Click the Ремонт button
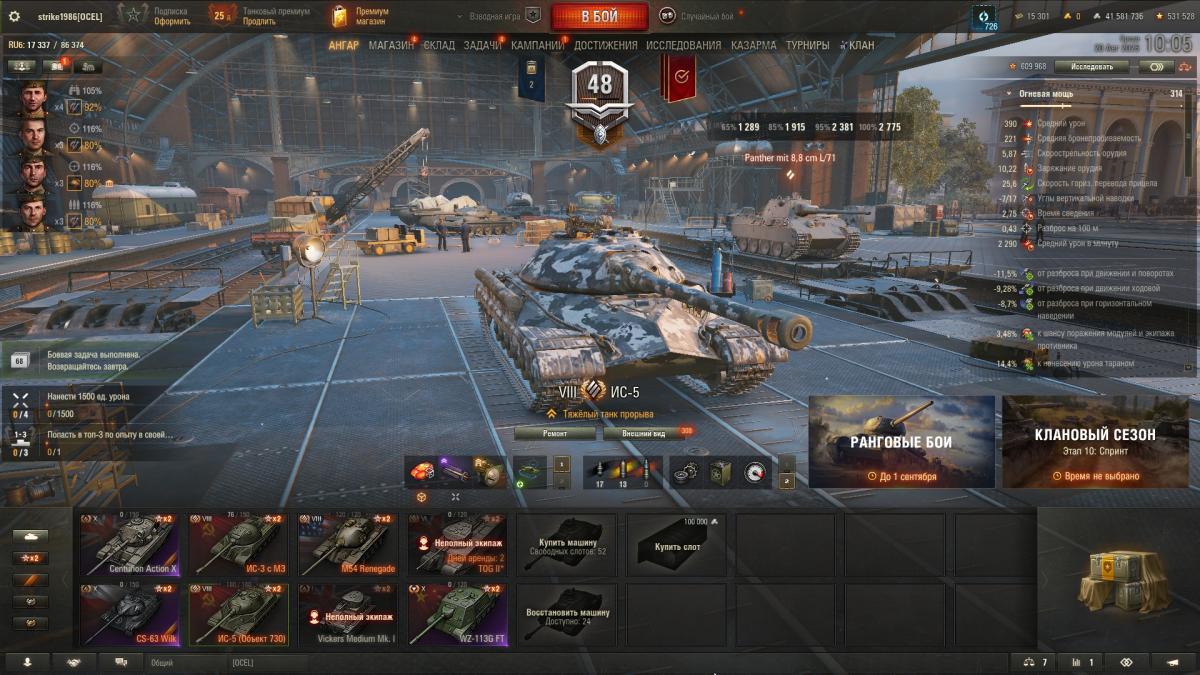1200x675 pixels. point(555,434)
